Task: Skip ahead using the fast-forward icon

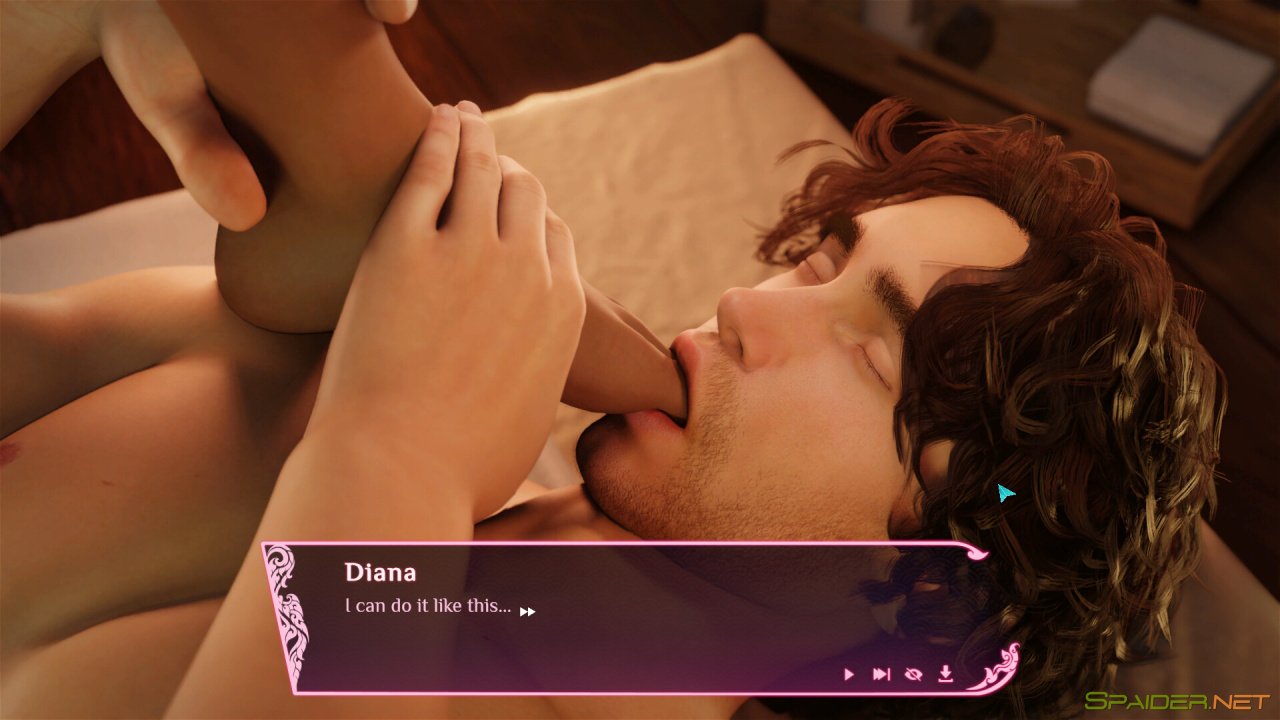Action: click(881, 673)
